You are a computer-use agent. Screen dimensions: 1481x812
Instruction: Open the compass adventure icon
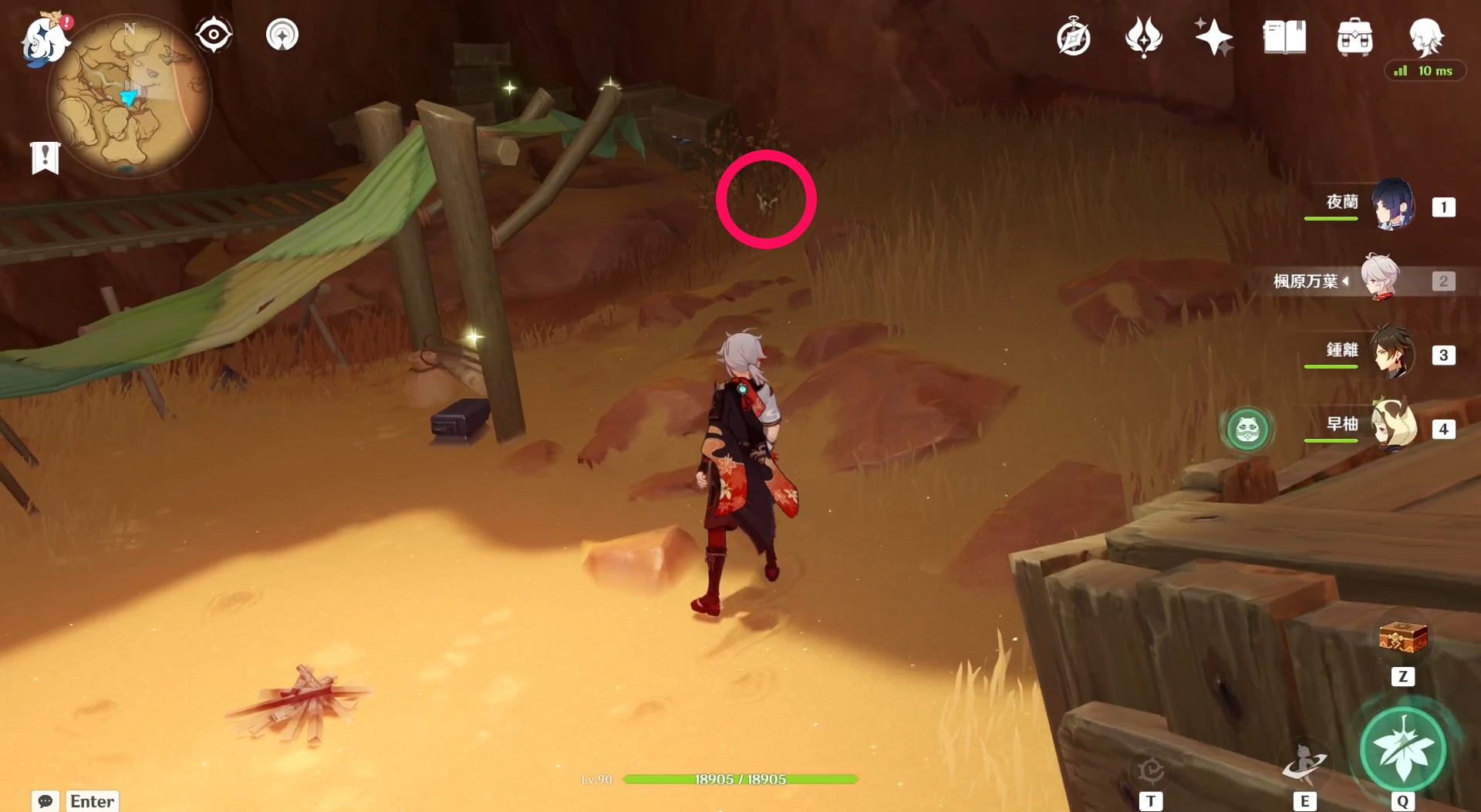click(x=1074, y=38)
